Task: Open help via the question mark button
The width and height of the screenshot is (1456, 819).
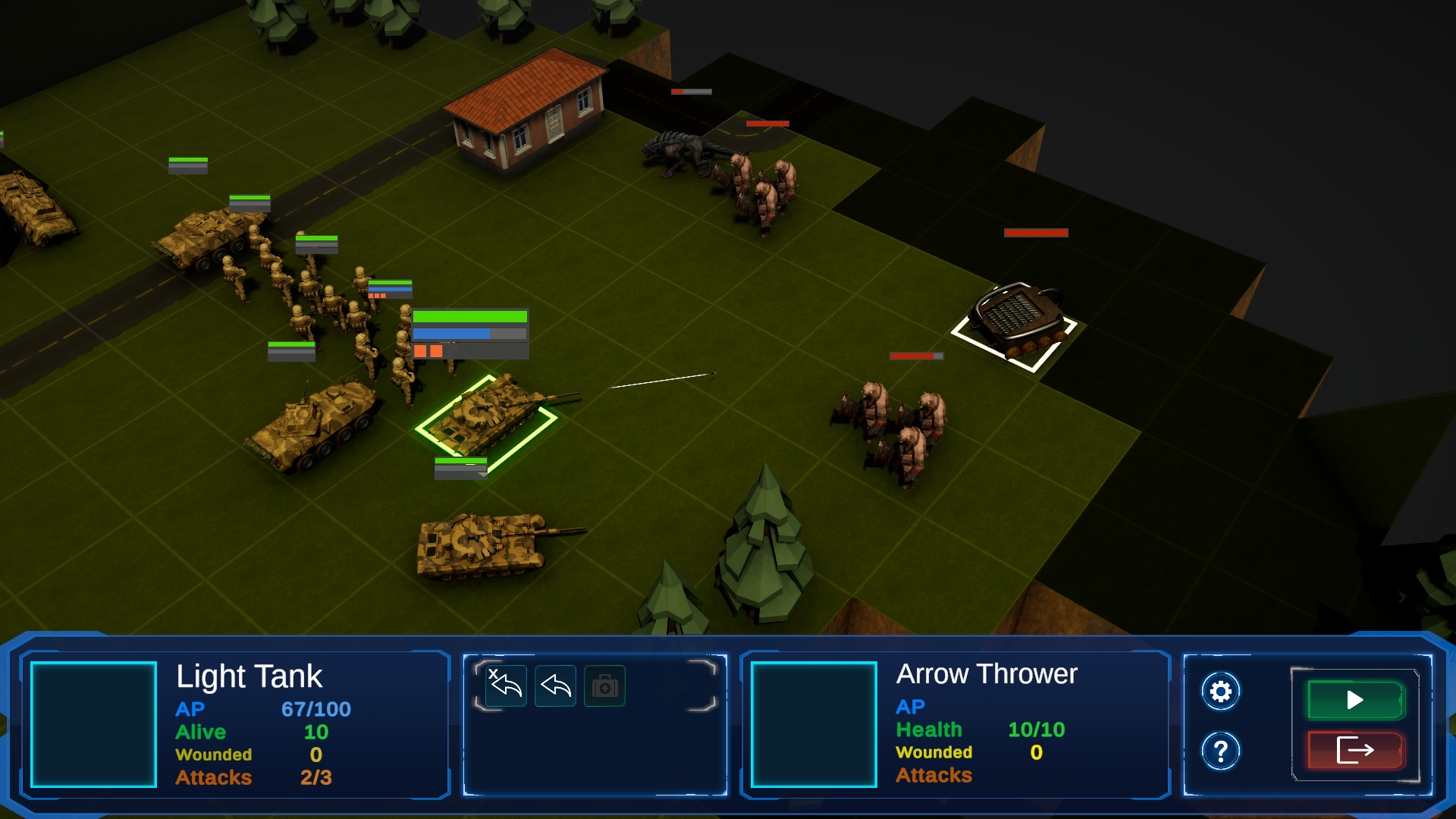Action: [1220, 752]
